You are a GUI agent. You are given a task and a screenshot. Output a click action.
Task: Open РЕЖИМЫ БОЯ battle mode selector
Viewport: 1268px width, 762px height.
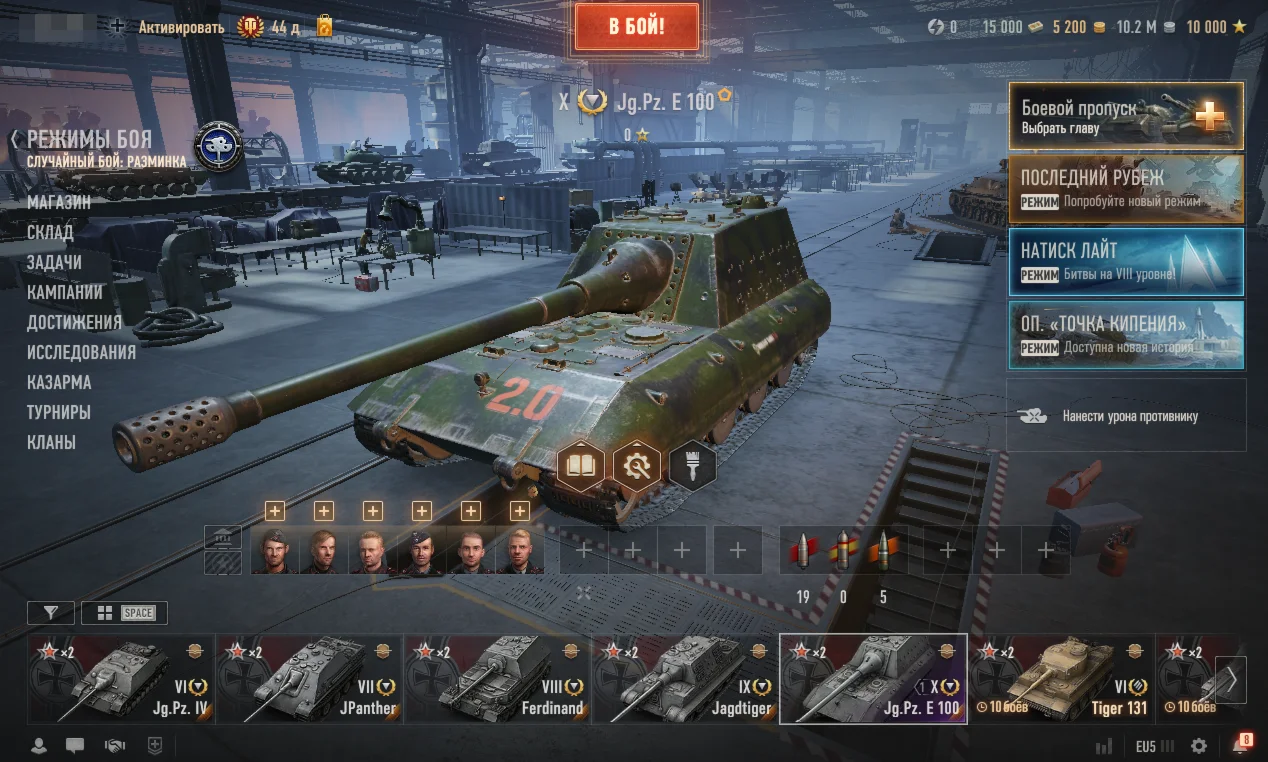[89, 139]
